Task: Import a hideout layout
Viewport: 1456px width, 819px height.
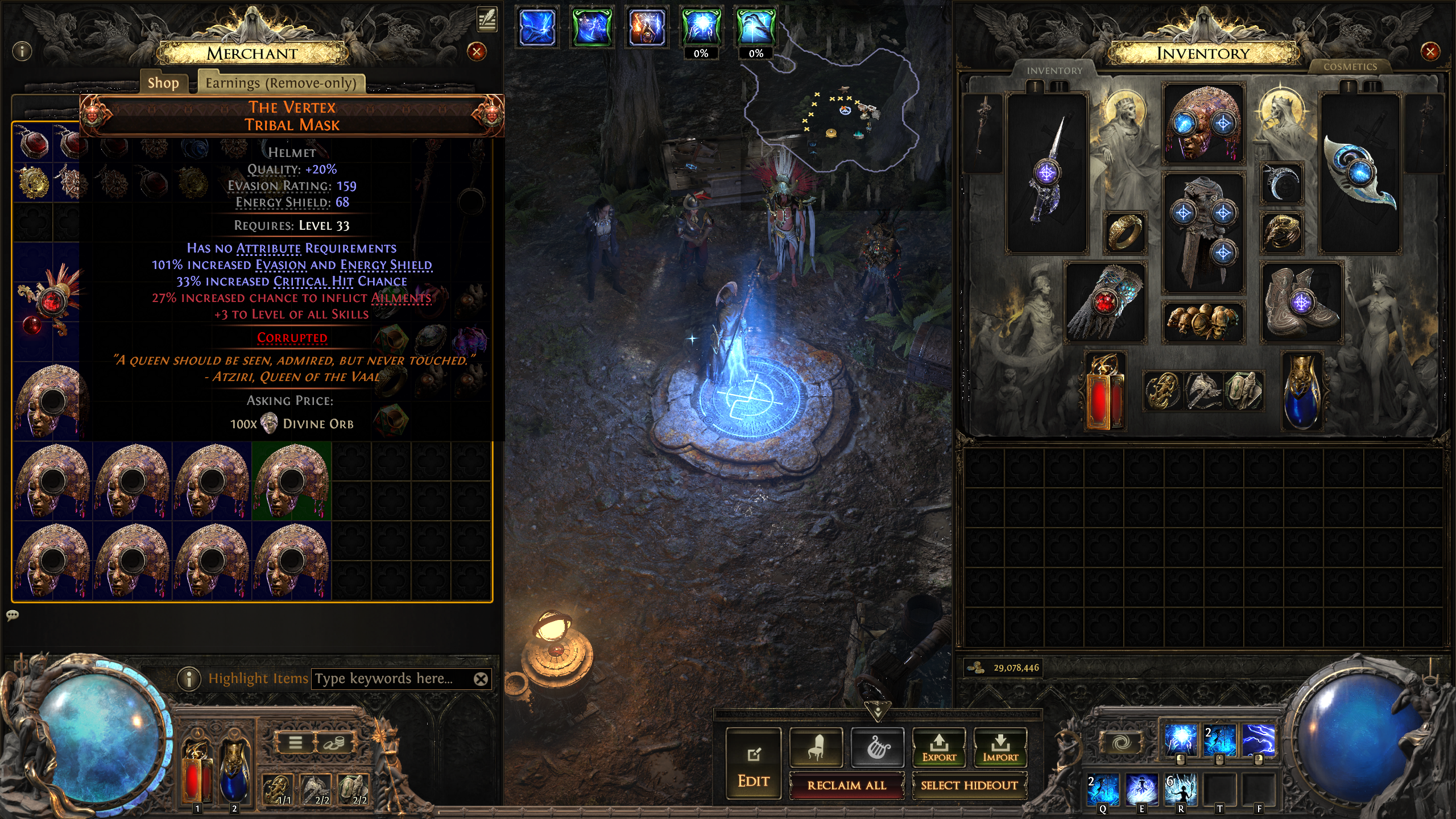Action: (x=1000, y=747)
